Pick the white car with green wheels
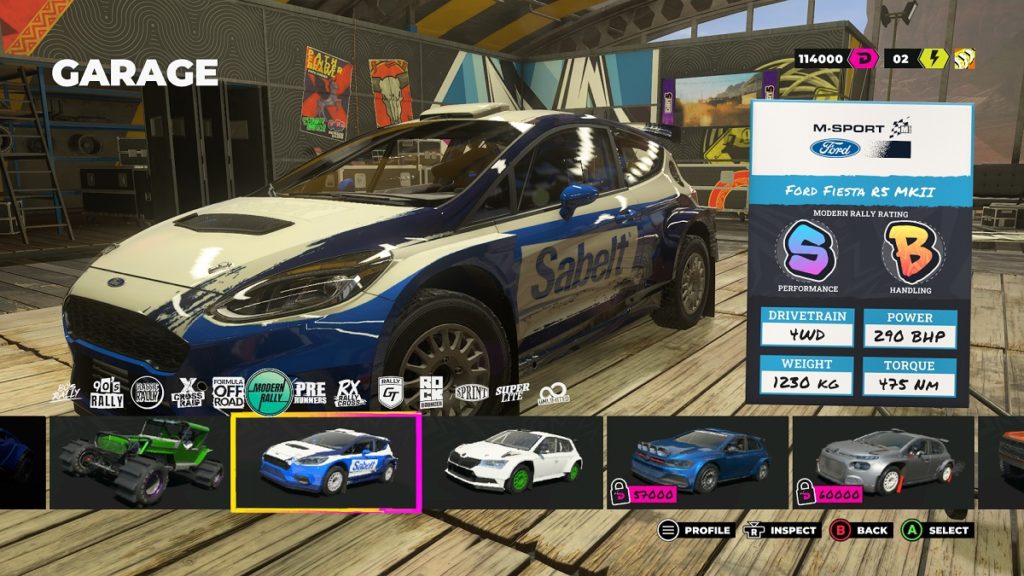Viewport: 1024px width, 576px height. [513, 462]
